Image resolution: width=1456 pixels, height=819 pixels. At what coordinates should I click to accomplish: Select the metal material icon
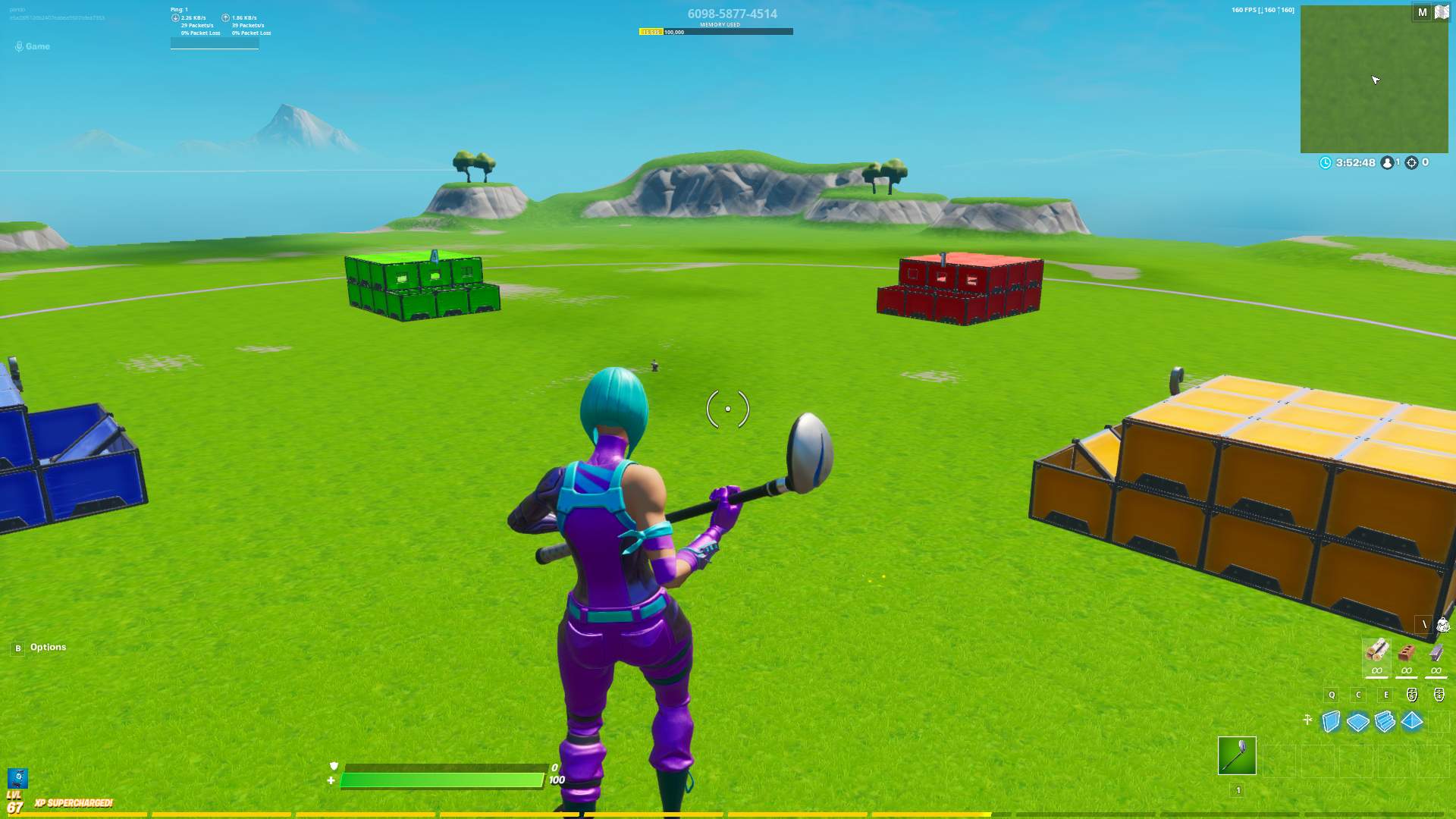[x=1436, y=654]
